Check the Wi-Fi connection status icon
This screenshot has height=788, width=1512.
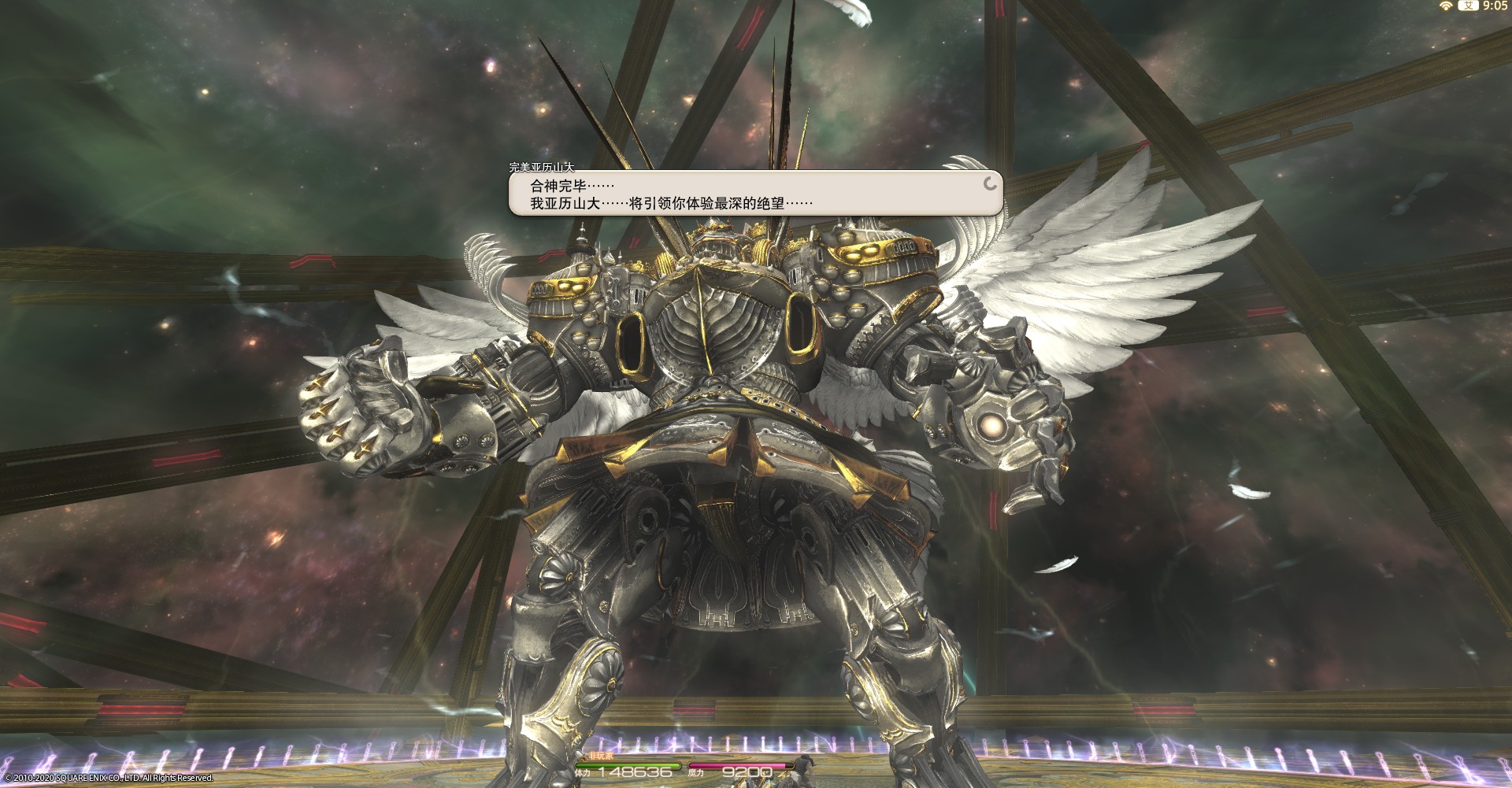point(1445,6)
